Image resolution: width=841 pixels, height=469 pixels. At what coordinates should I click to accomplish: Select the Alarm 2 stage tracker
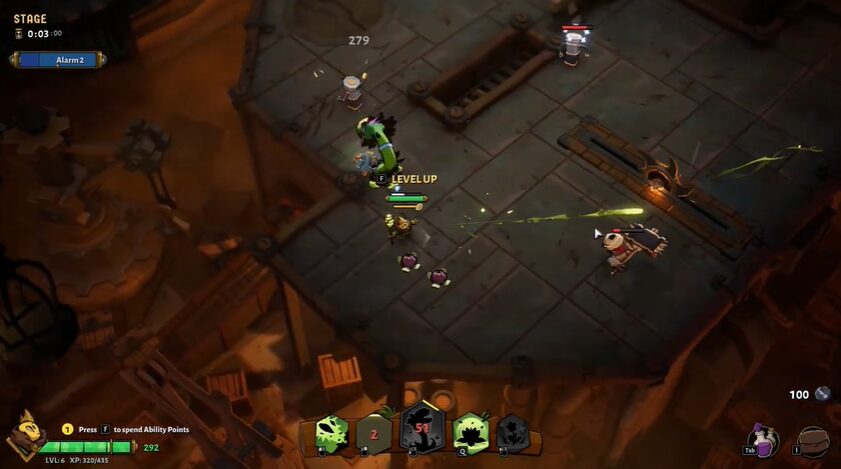pyautogui.click(x=58, y=60)
